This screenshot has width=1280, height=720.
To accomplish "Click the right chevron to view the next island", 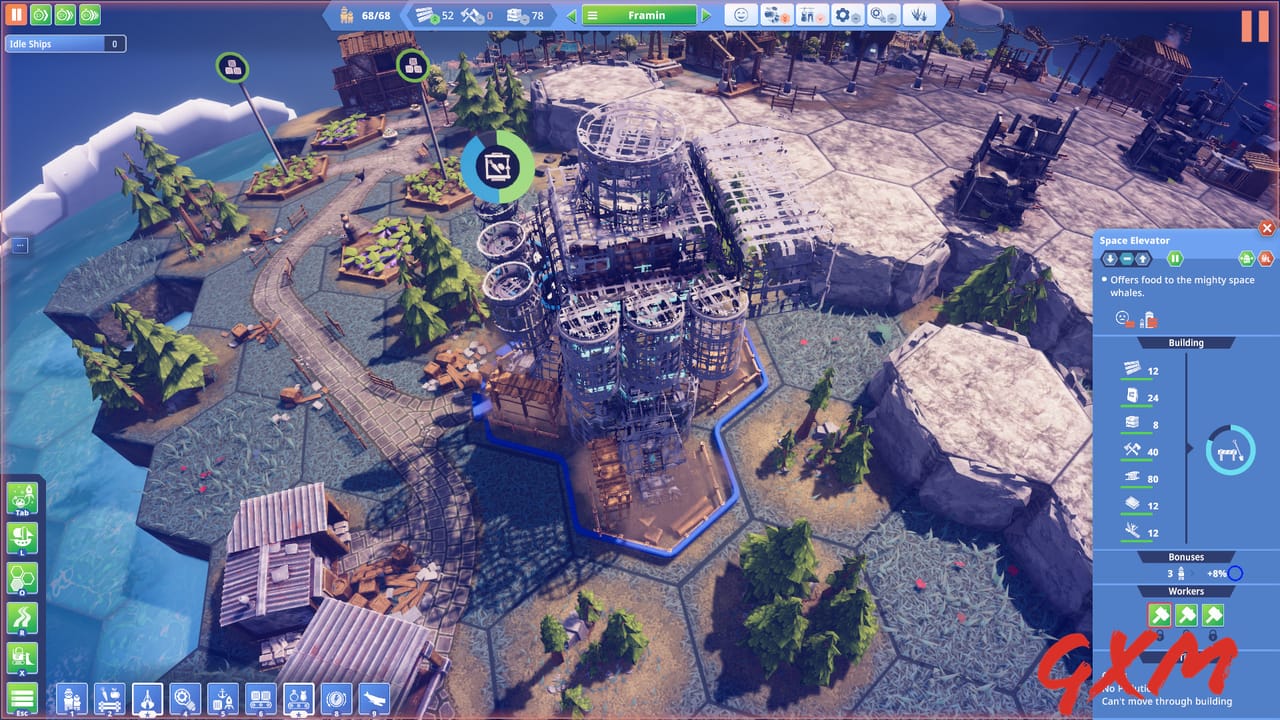I will click(x=706, y=14).
